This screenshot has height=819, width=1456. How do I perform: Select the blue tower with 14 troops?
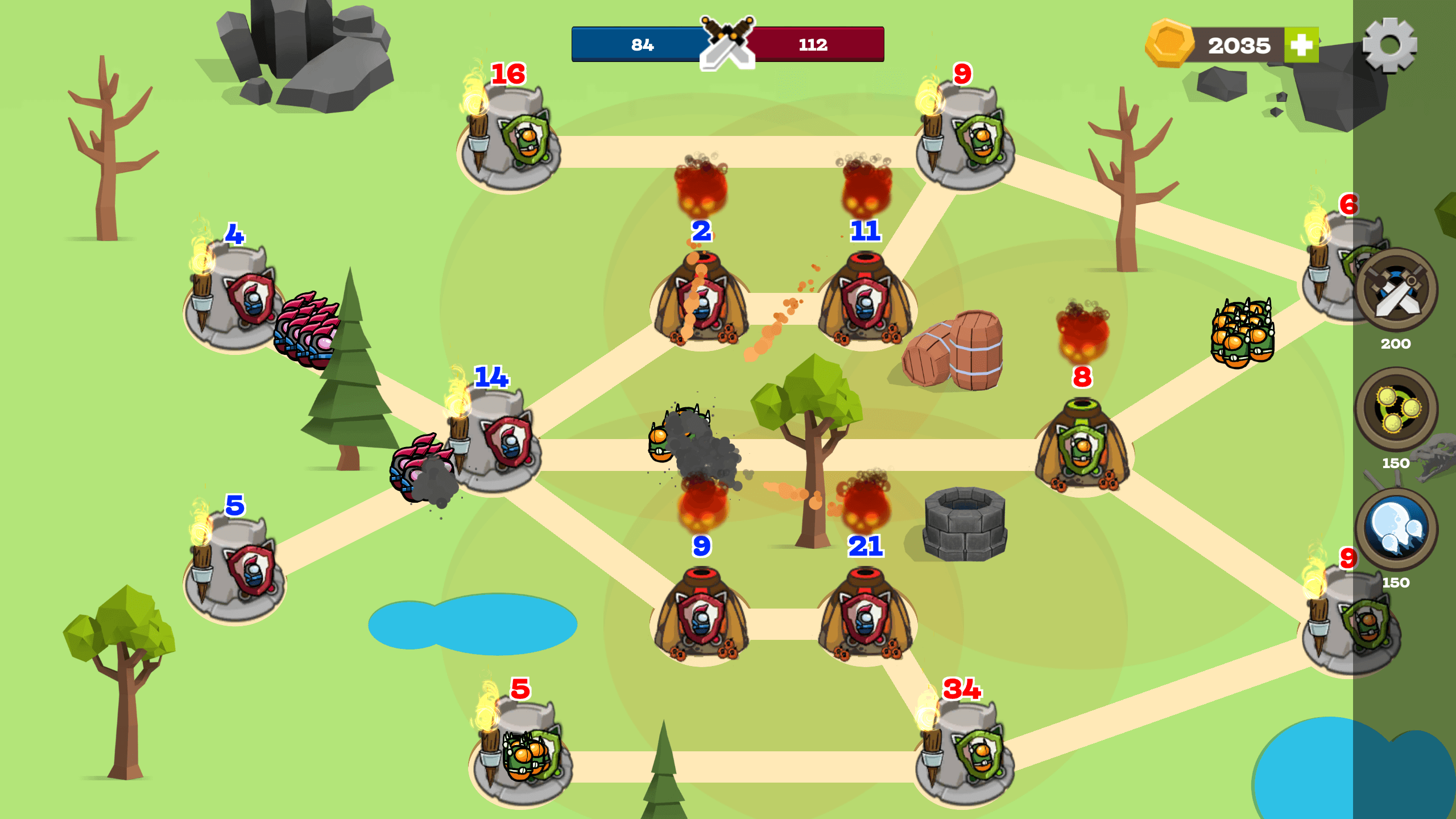click(498, 441)
